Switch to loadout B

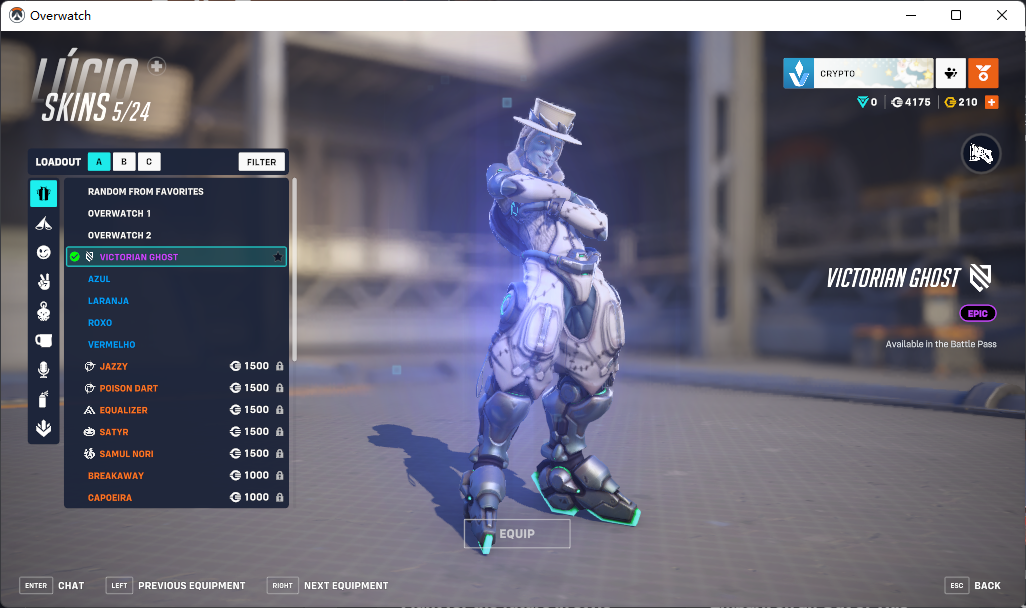(x=124, y=162)
